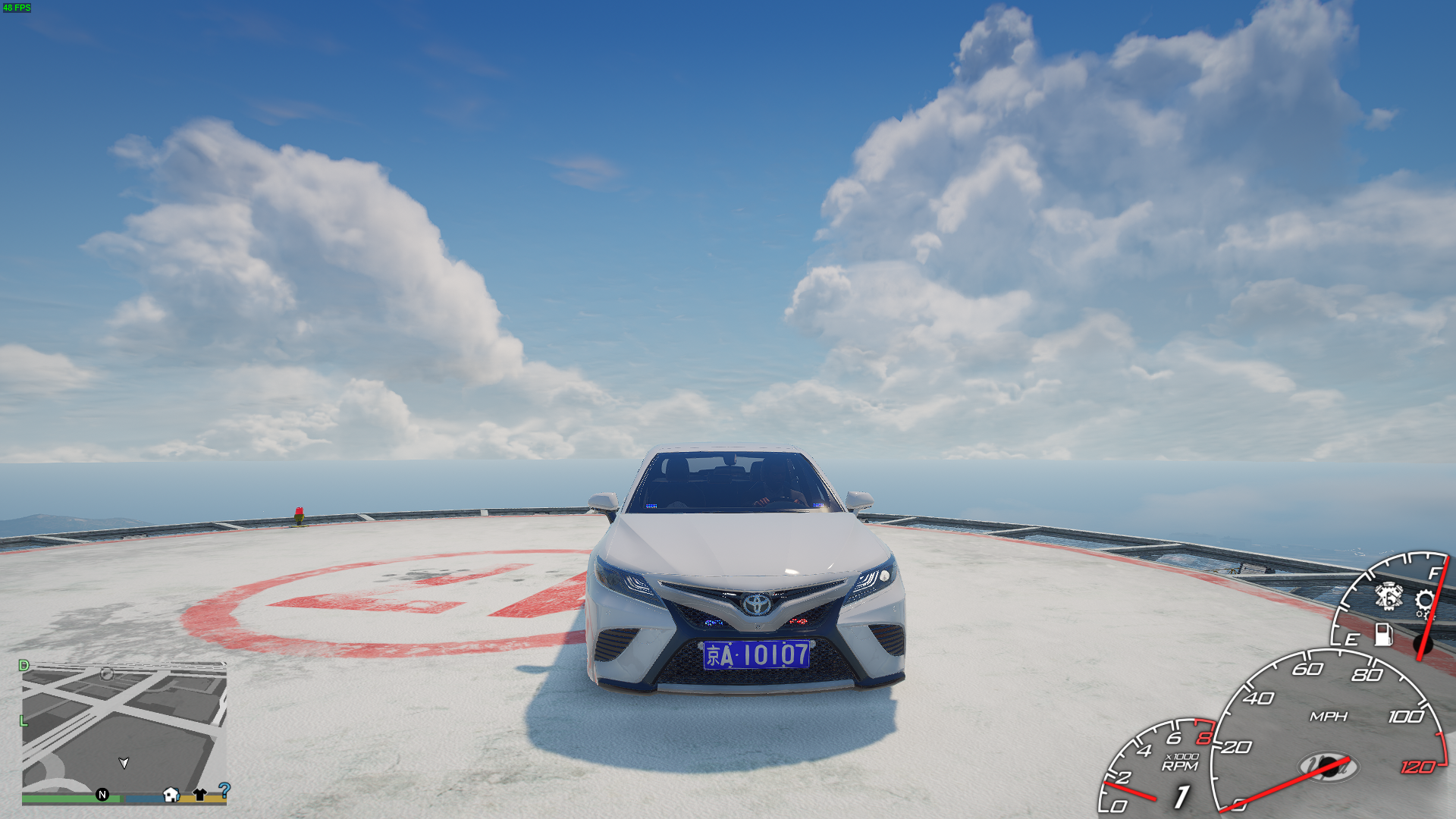Select the white player arrow on the minimap
The height and width of the screenshot is (819, 1456).
(x=124, y=764)
